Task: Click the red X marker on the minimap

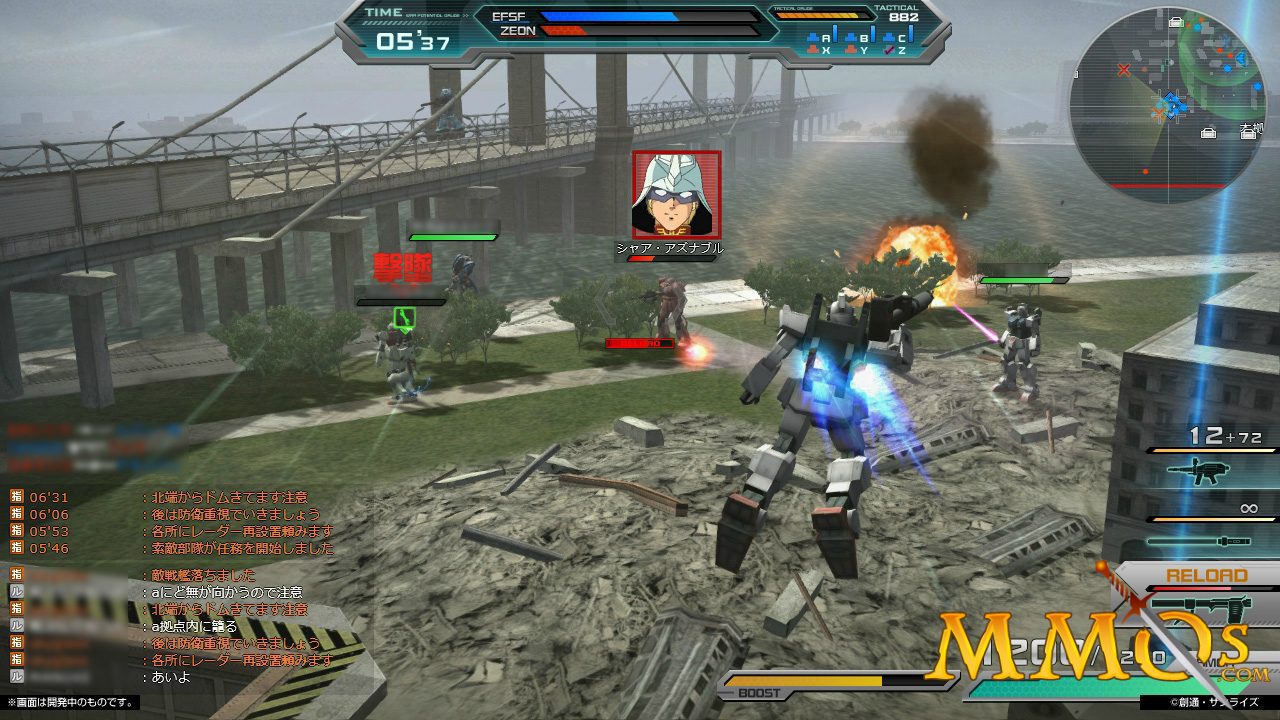Action: coord(1124,70)
